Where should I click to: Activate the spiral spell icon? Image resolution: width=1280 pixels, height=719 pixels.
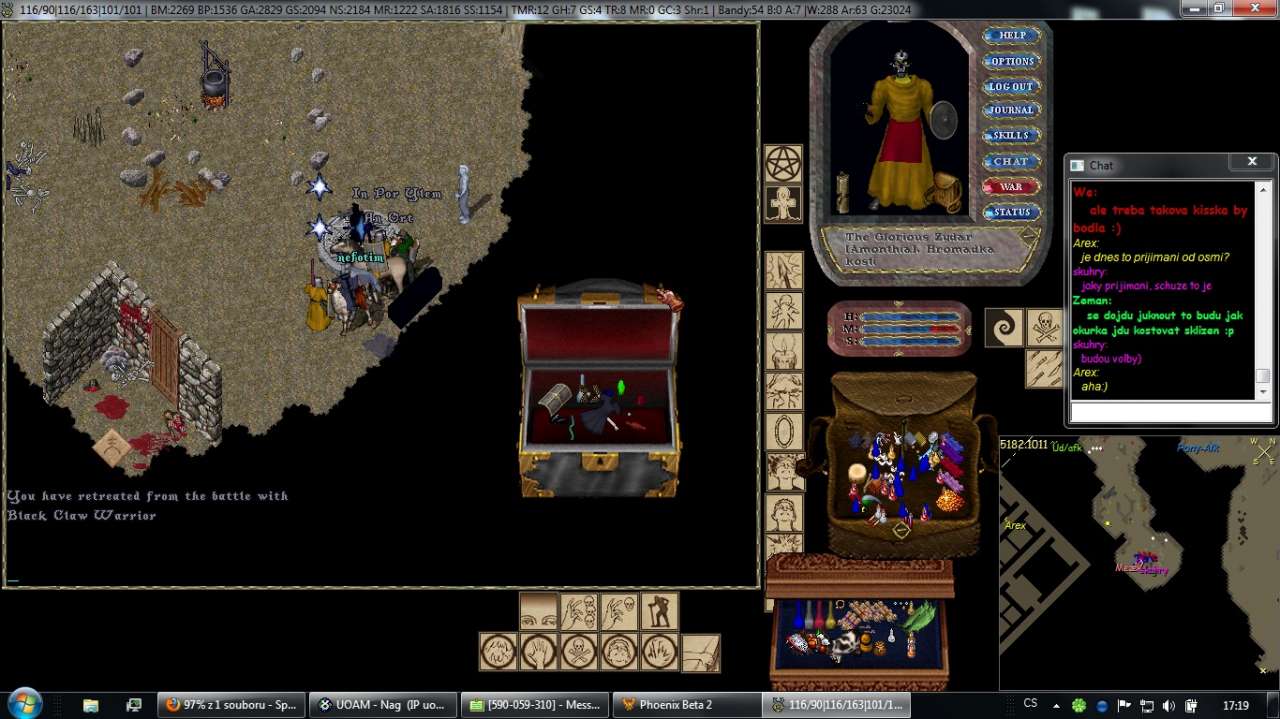click(1004, 328)
